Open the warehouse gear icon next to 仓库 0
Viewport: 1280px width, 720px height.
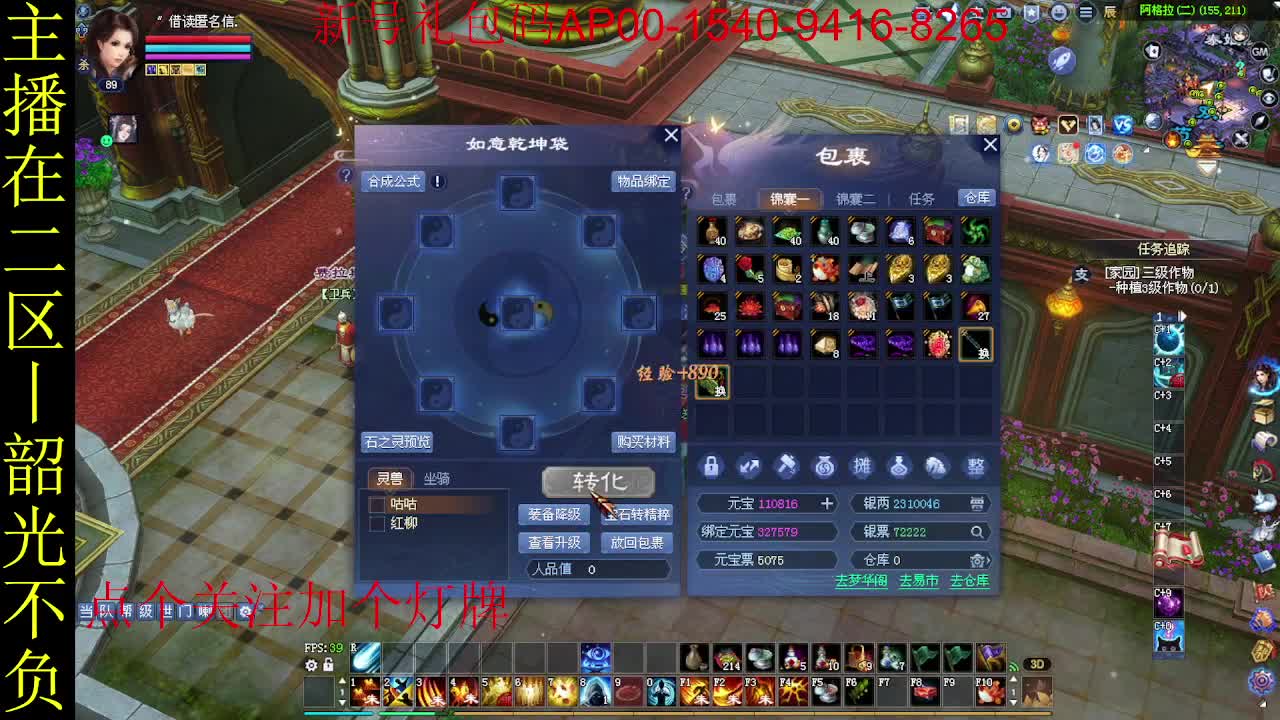976,560
